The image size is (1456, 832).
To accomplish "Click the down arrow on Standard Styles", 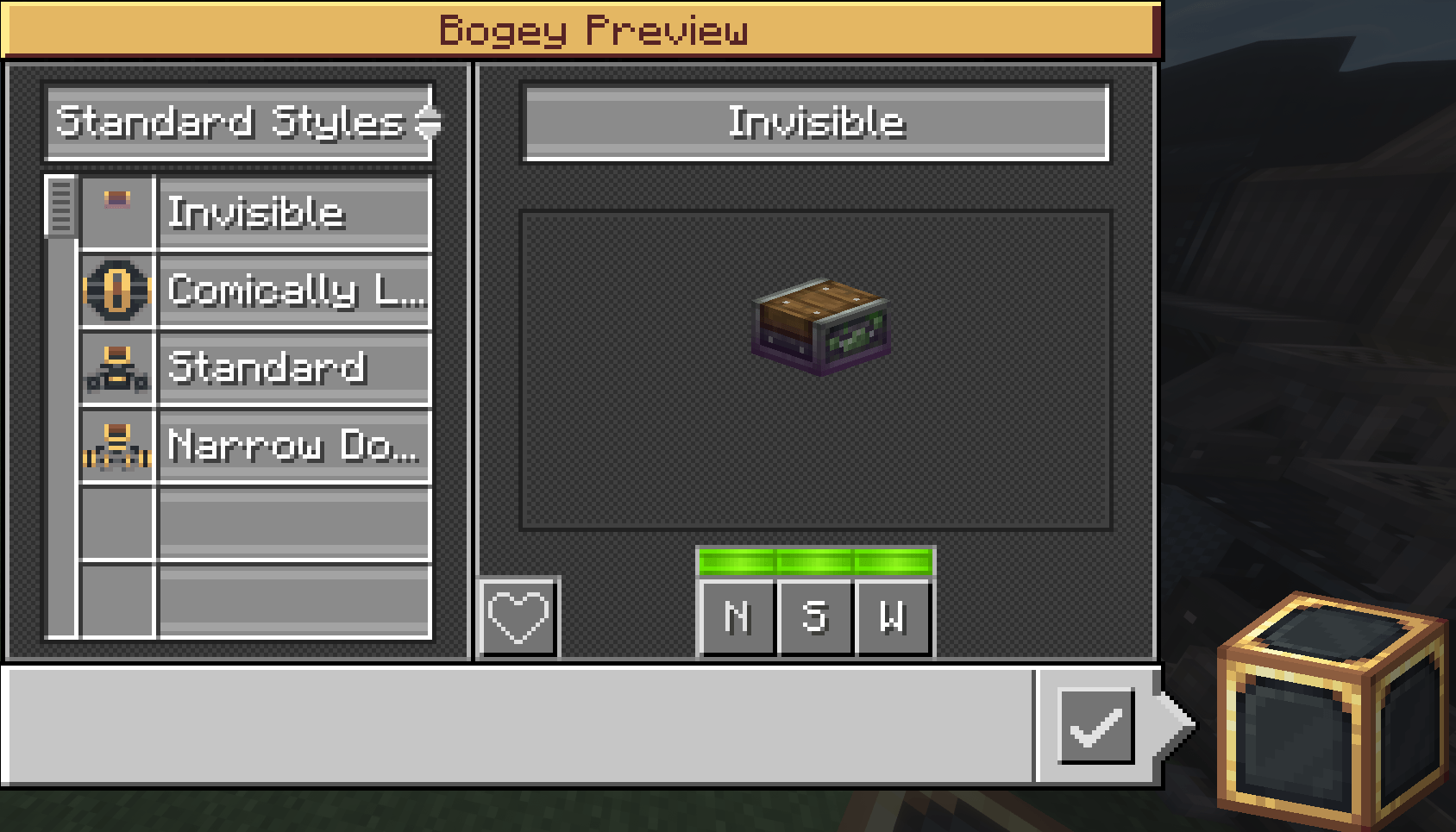I will click(x=429, y=132).
